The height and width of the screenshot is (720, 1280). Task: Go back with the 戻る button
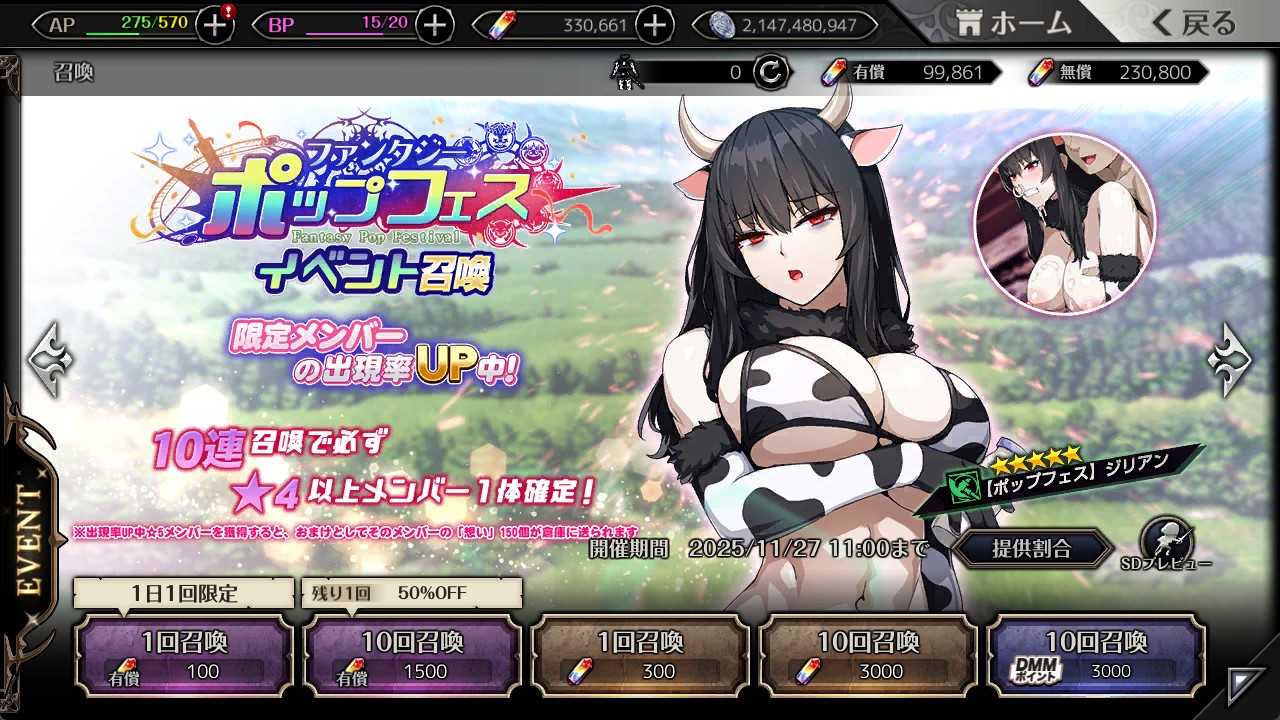coord(1195,24)
